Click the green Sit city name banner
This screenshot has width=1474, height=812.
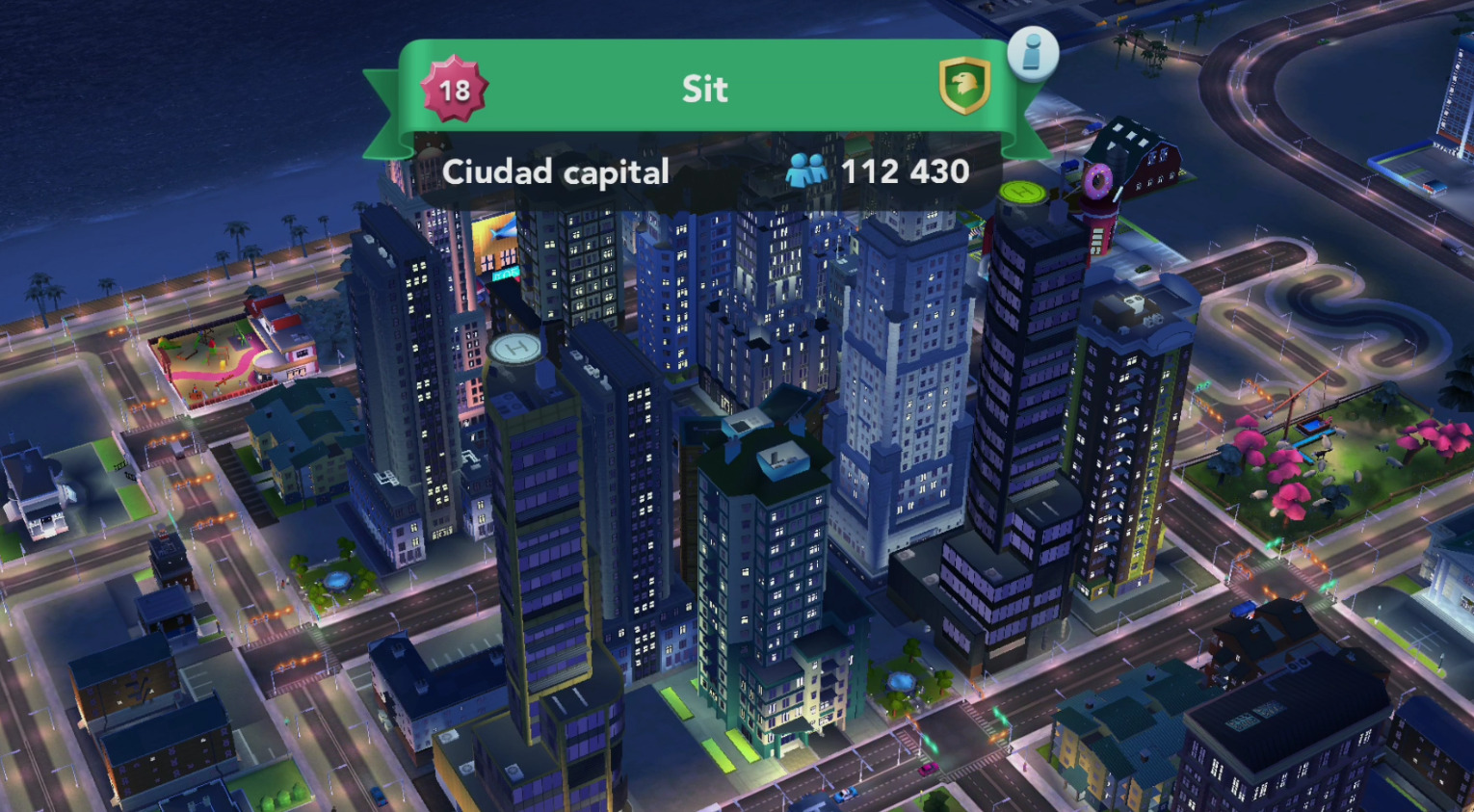coord(704,89)
